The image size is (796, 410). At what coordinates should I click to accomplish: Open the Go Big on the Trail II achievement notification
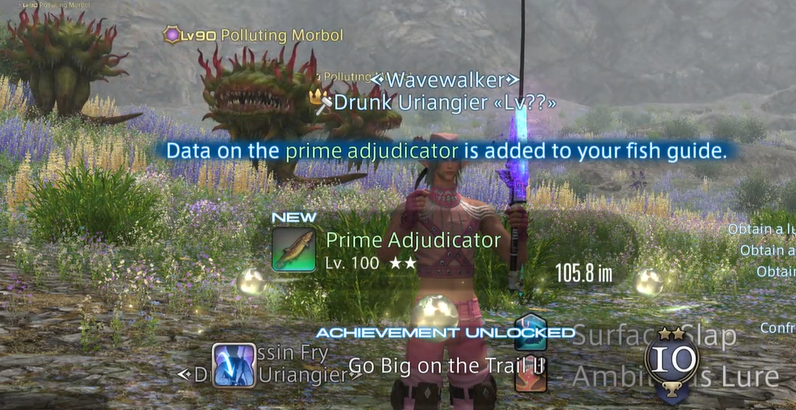click(x=446, y=365)
